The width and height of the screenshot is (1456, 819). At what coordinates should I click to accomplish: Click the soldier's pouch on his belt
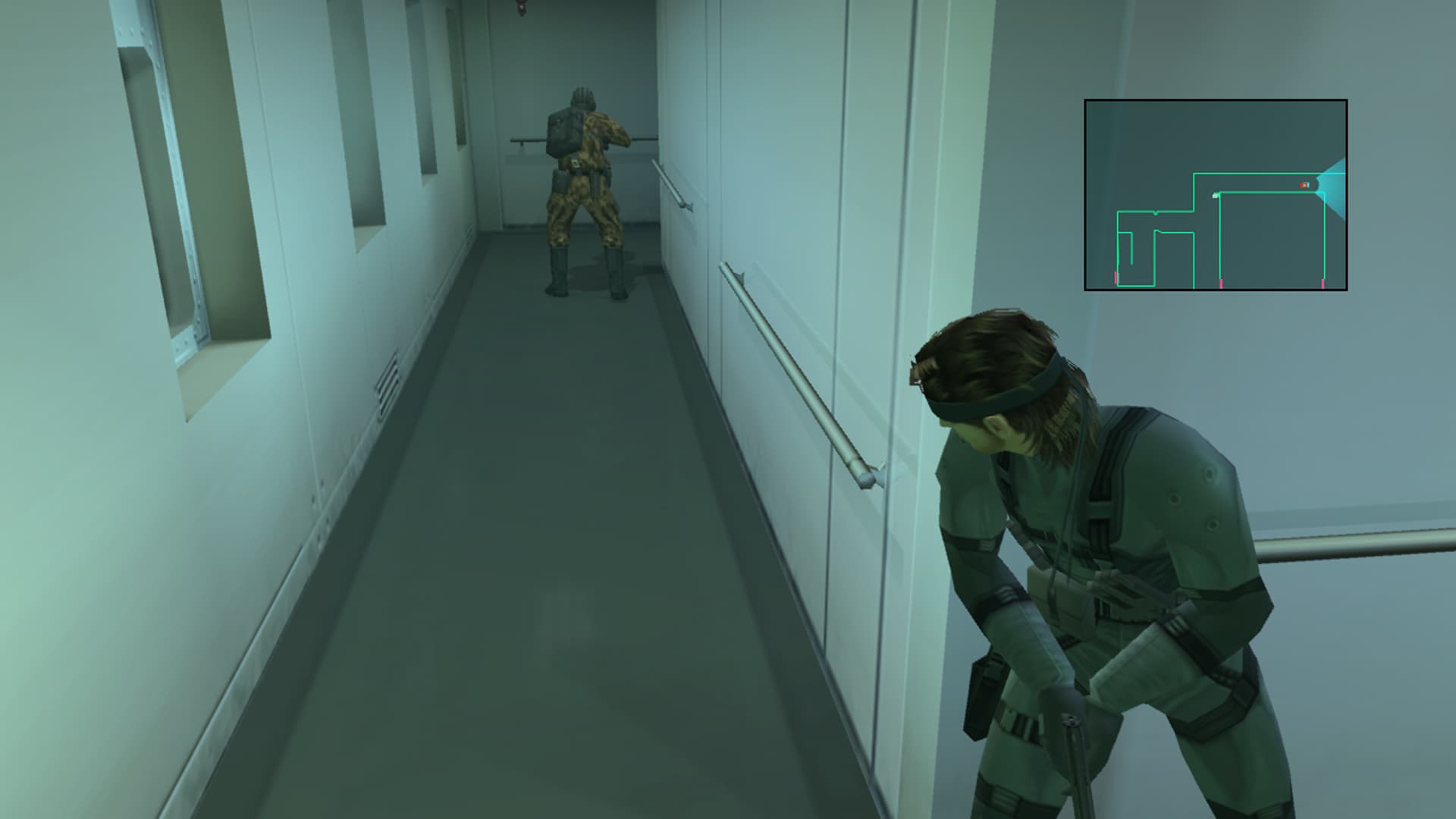[x=561, y=182]
